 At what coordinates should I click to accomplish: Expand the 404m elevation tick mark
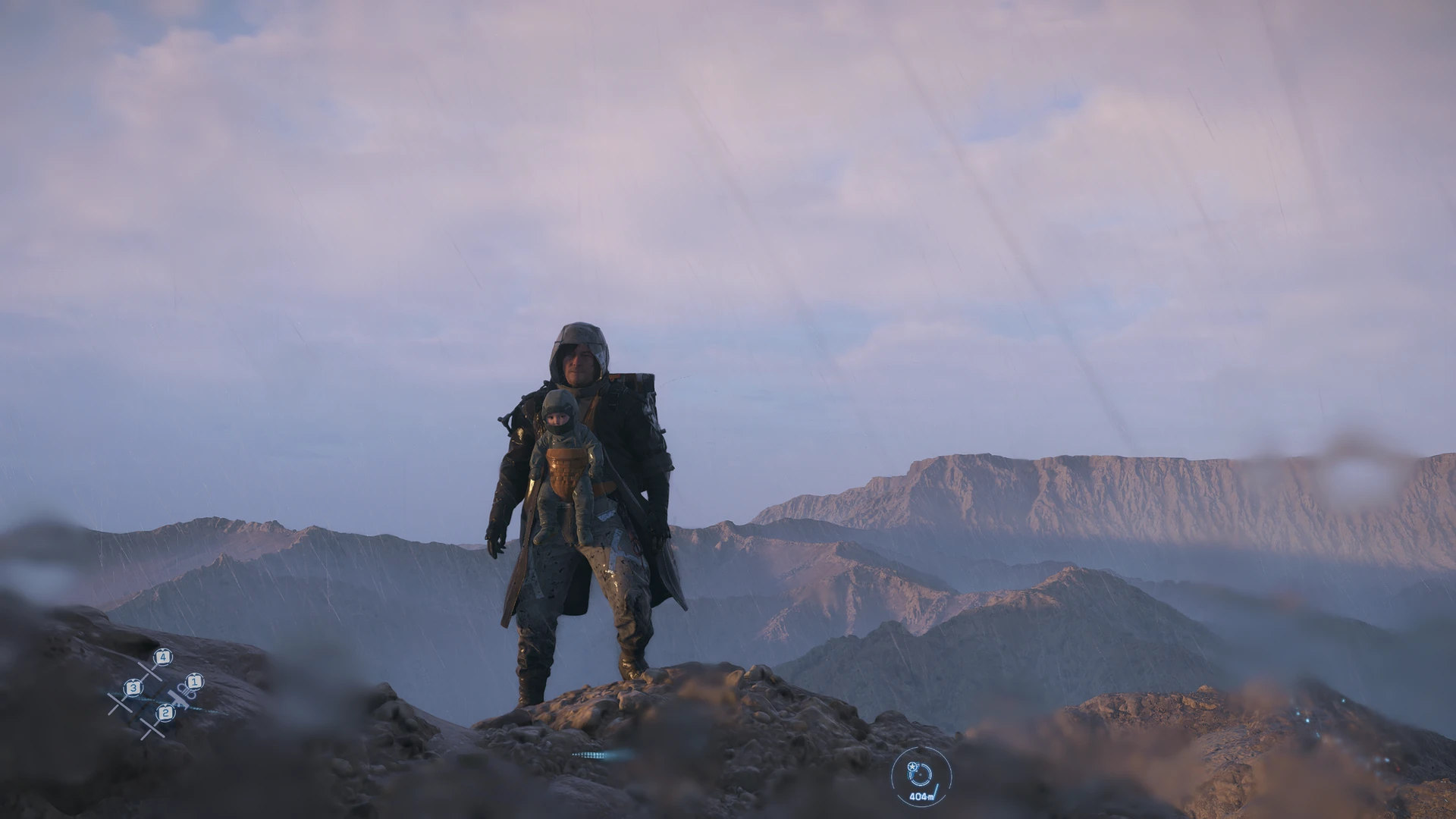point(937,789)
